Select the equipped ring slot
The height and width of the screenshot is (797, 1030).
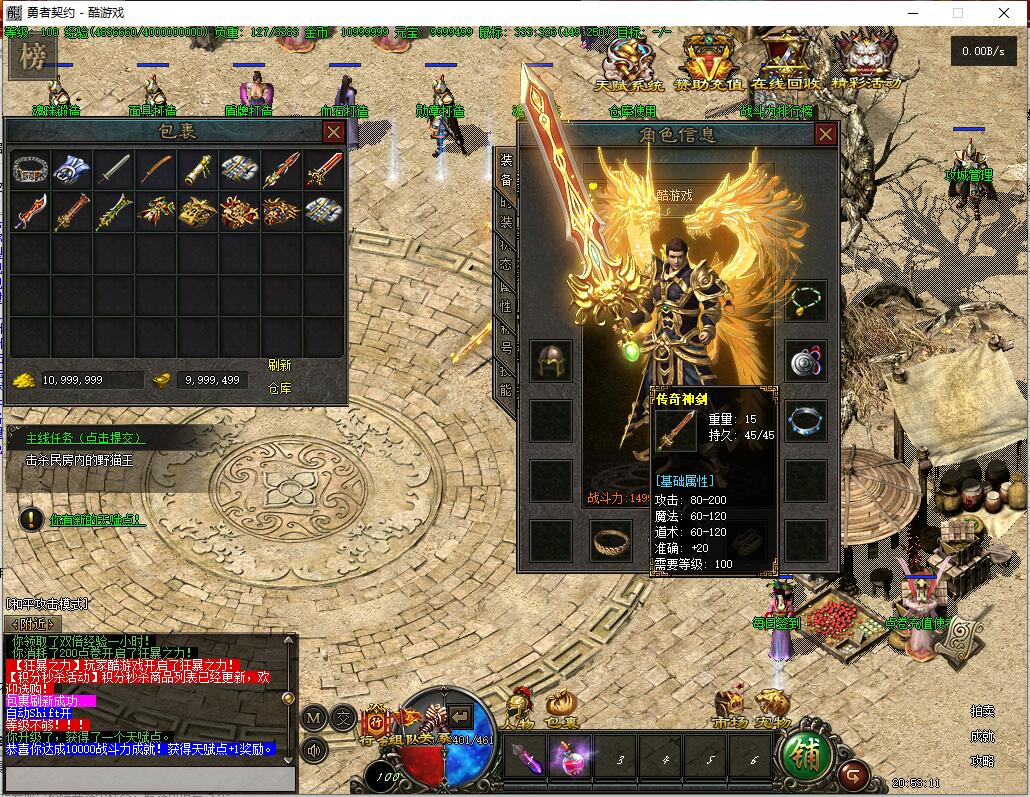(610, 541)
